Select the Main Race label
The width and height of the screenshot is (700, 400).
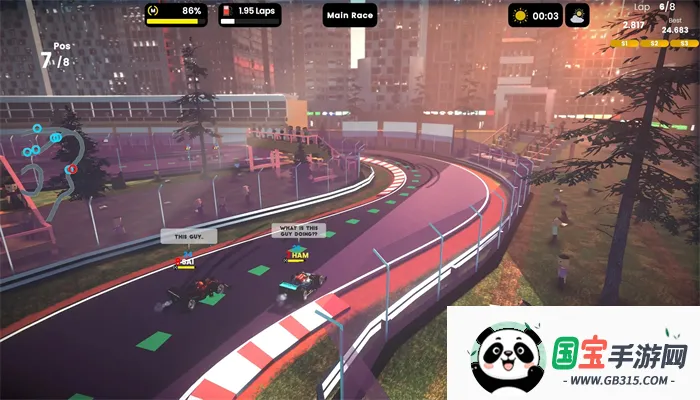(350, 15)
